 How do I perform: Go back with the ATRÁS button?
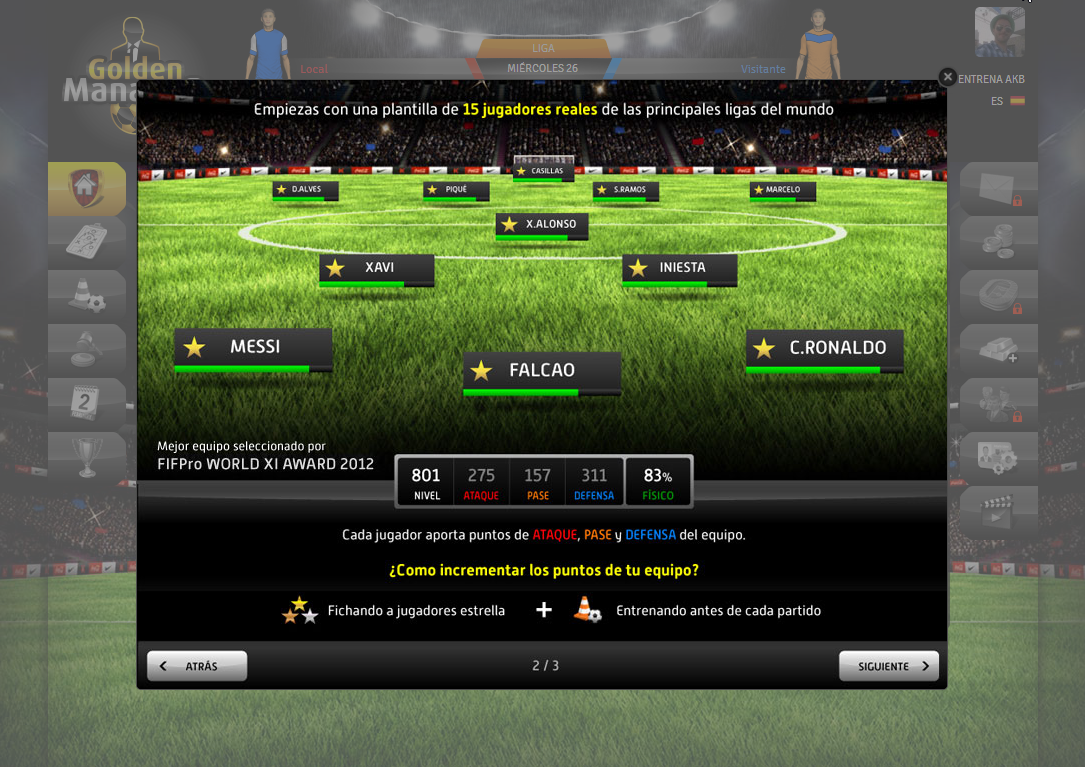tap(197, 666)
